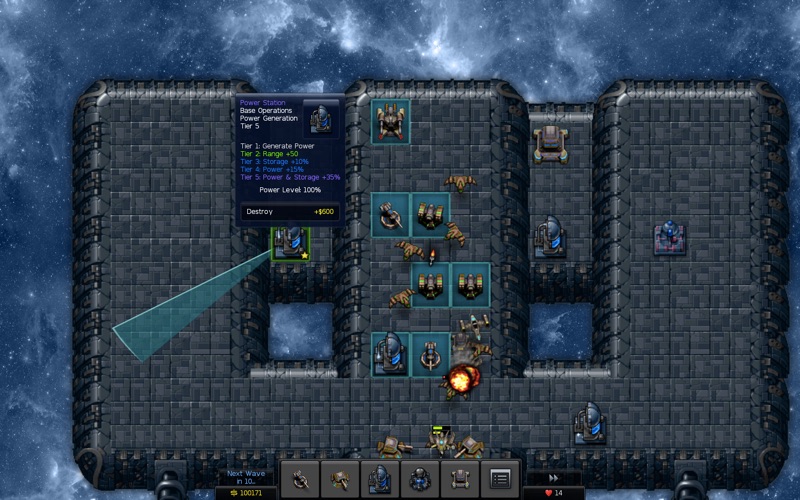The height and width of the screenshot is (500, 800).
Task: Destroy the selected Power Station for $600
Action: tap(290, 212)
